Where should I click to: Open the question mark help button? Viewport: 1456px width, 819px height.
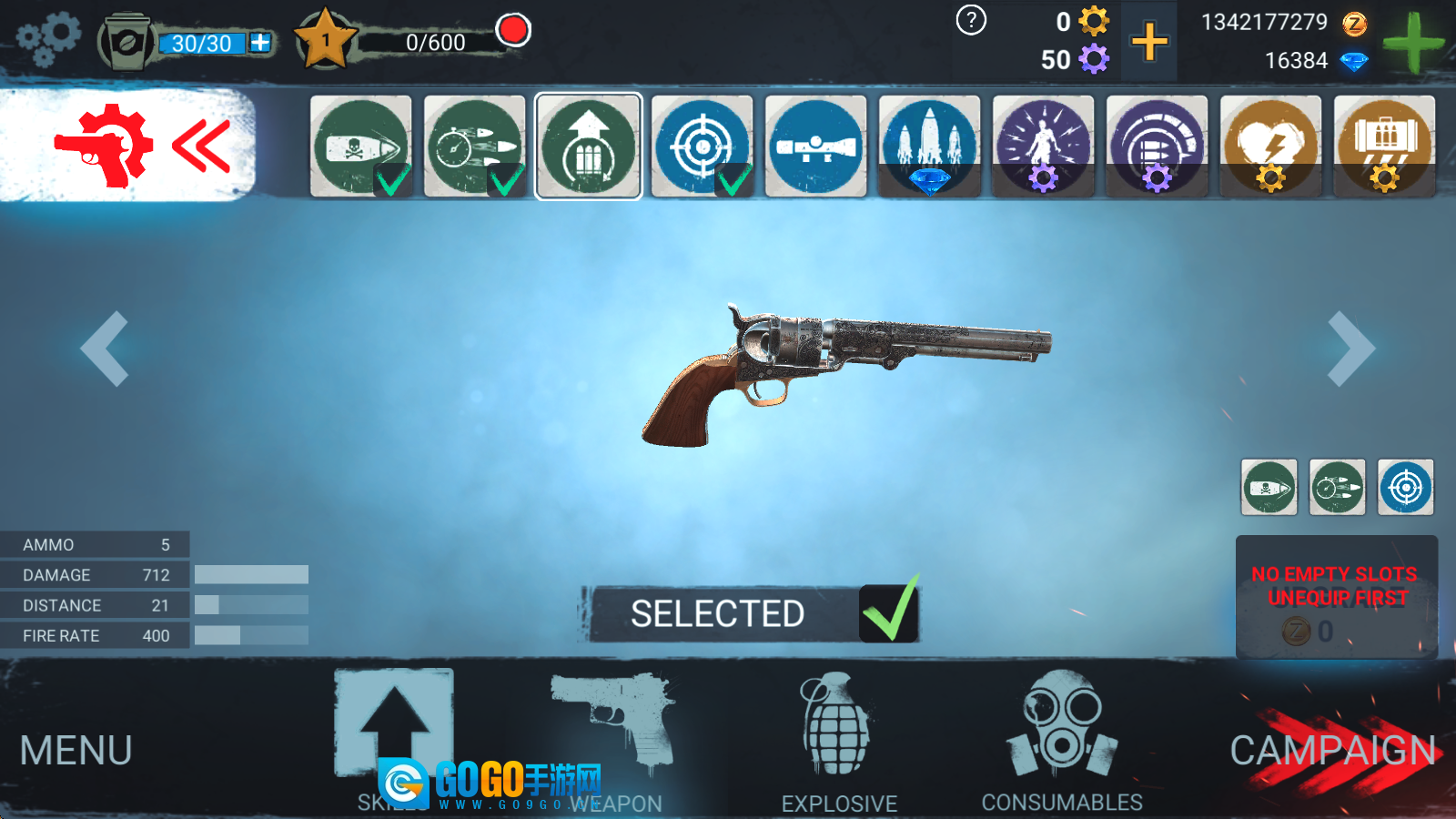(x=971, y=20)
